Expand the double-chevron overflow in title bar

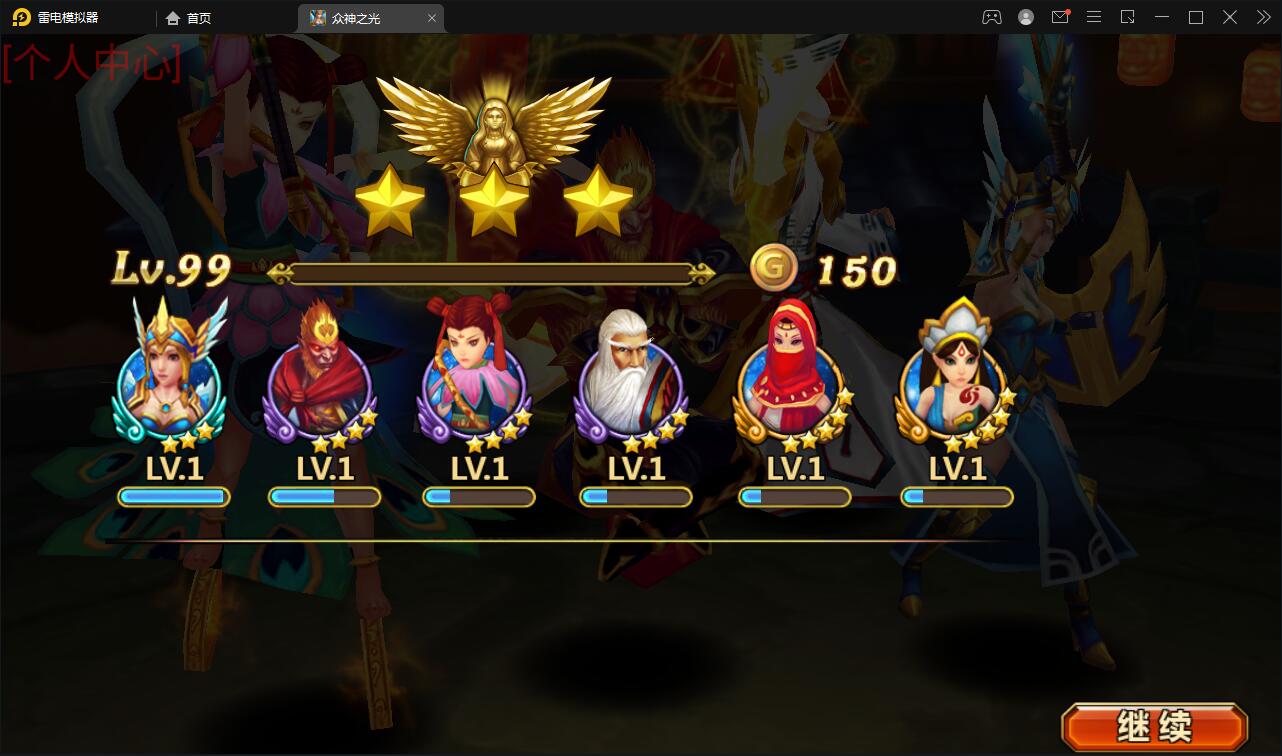tap(1262, 16)
